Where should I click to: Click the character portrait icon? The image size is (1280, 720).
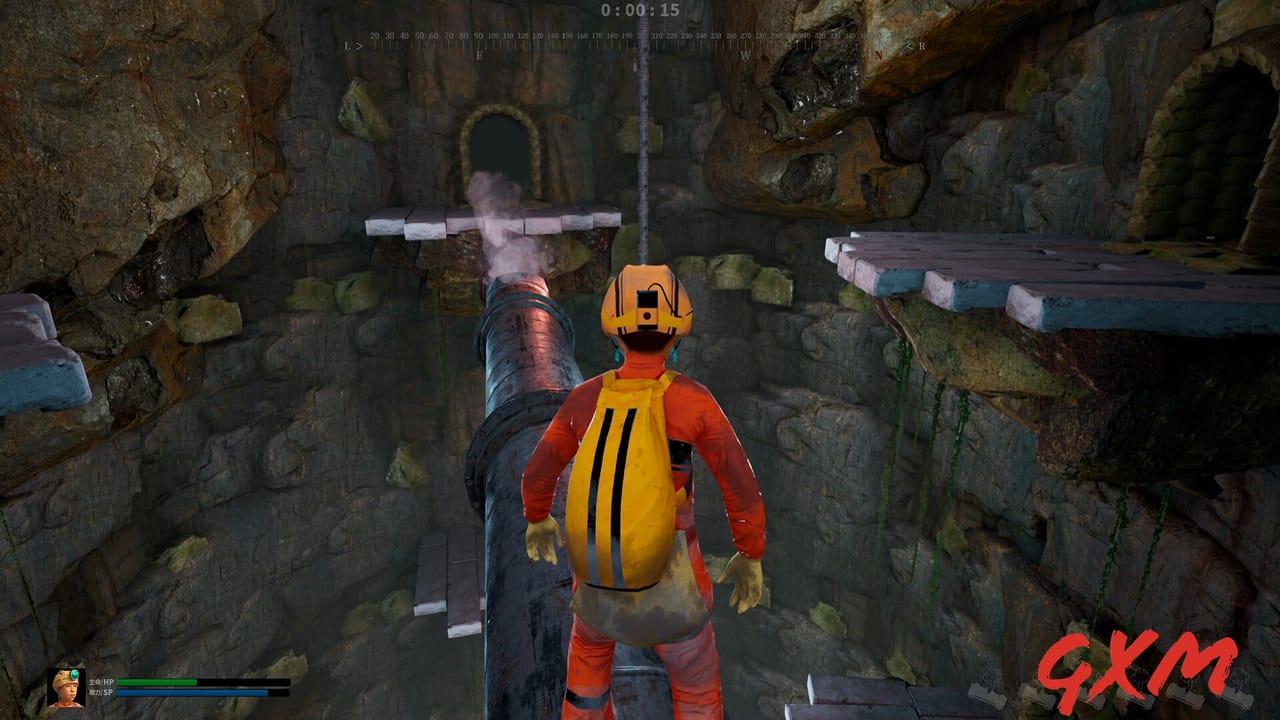click(65, 688)
